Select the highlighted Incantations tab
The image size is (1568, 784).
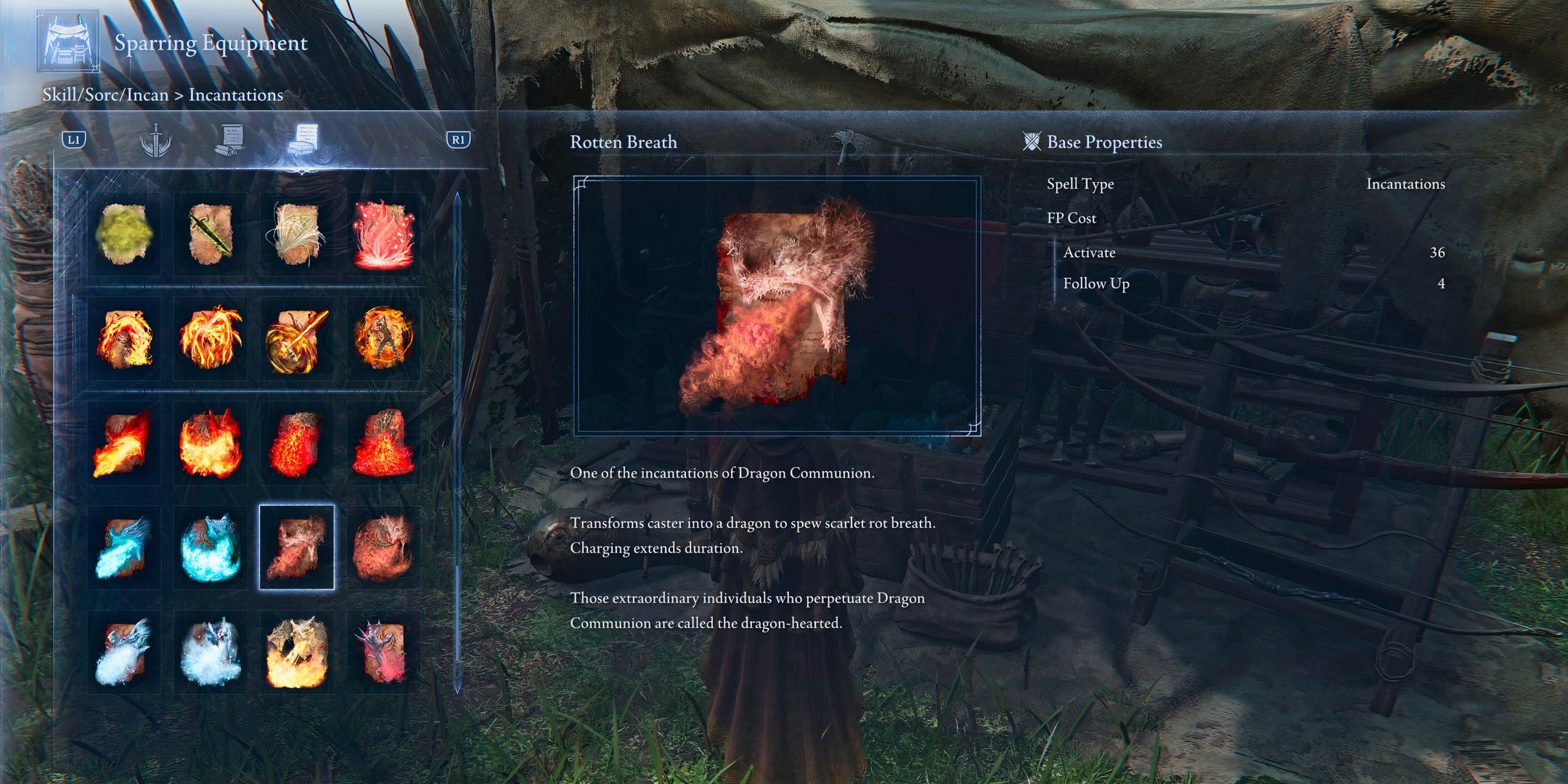pos(303,139)
